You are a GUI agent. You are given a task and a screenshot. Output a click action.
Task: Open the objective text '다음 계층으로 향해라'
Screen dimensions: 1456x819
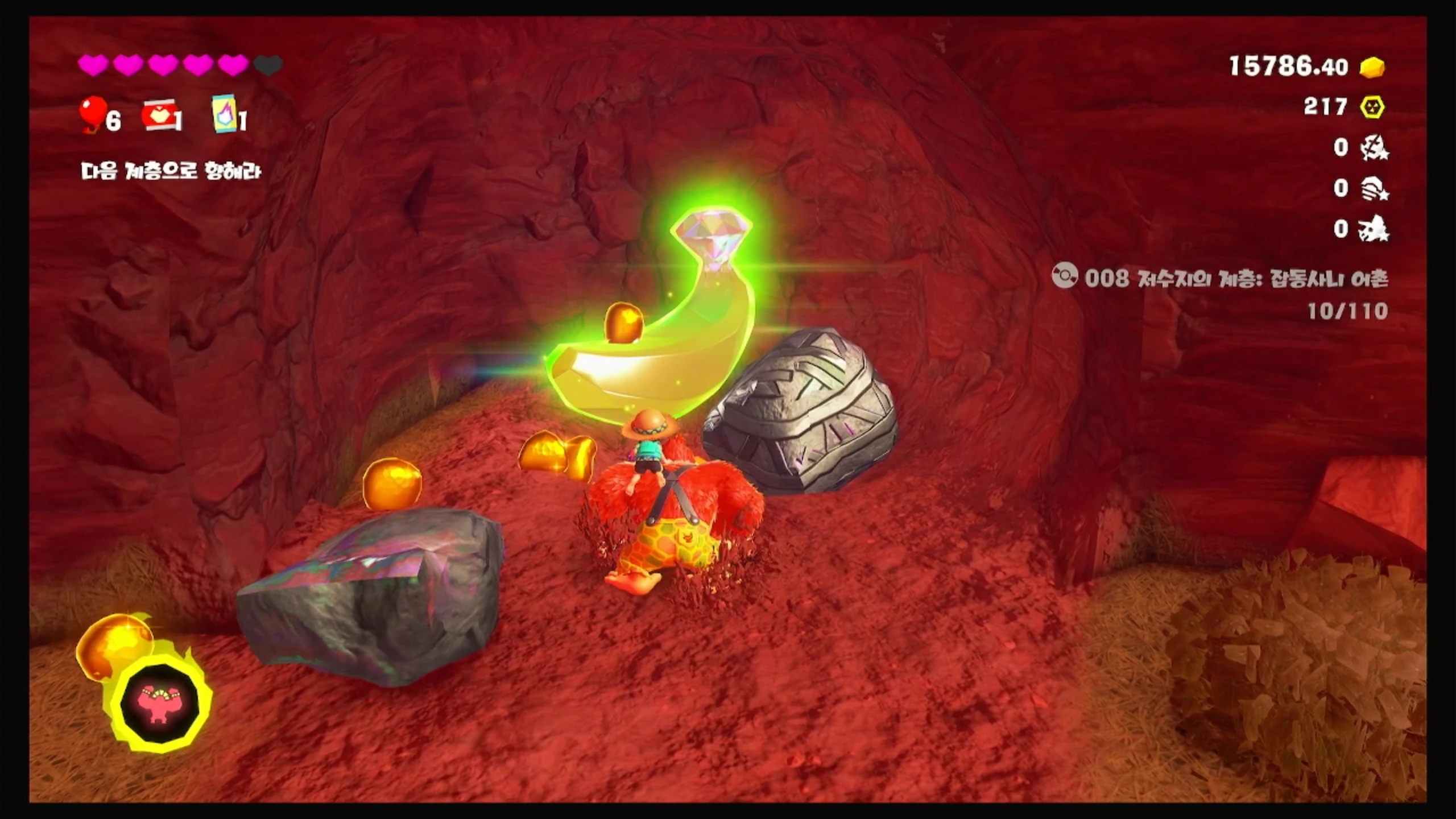point(171,171)
